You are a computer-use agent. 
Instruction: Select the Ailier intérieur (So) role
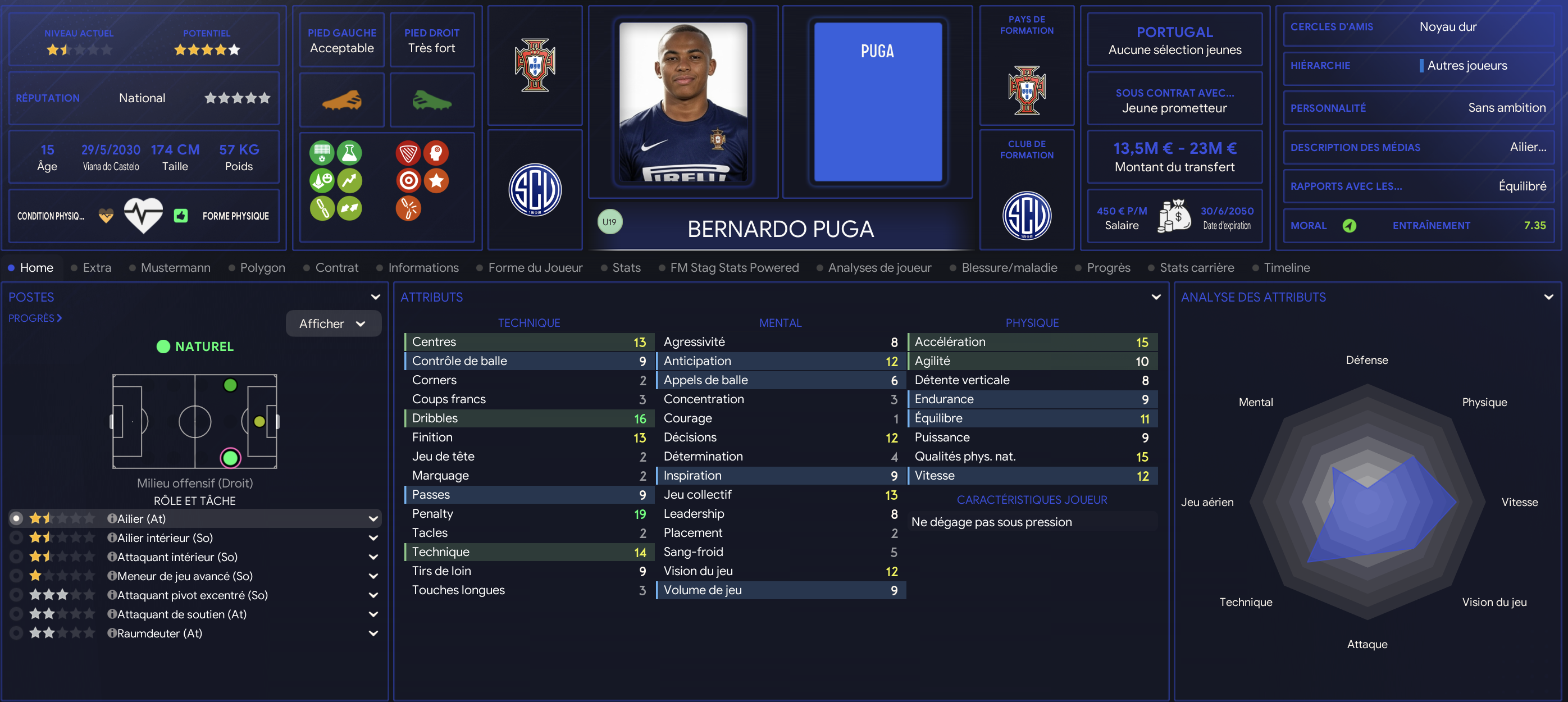click(165, 538)
